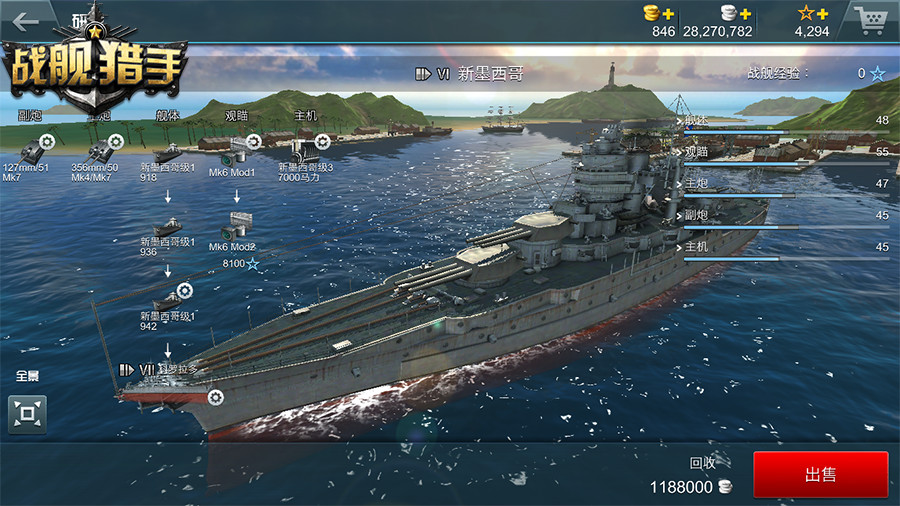
Task: Toggle the 全景 panorama view button
Action: click(x=27, y=414)
